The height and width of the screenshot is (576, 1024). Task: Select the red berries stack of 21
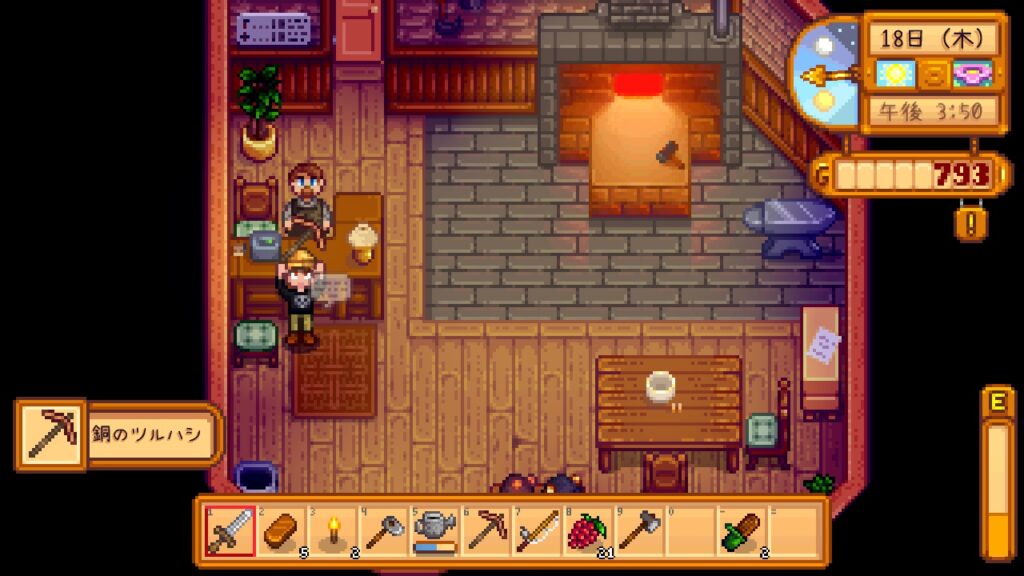pos(588,531)
